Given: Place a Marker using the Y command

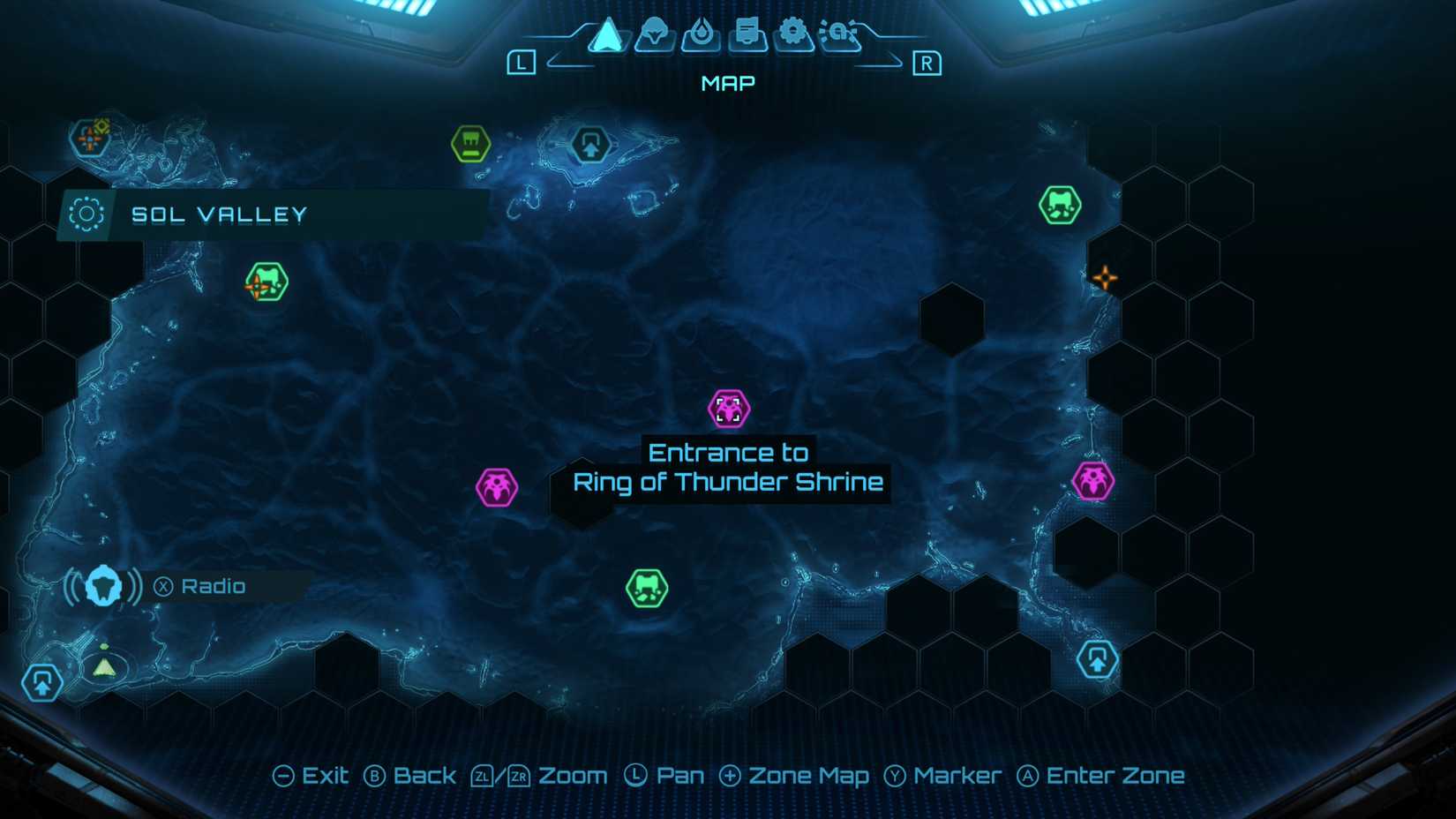Looking at the screenshot, I should pos(943,775).
